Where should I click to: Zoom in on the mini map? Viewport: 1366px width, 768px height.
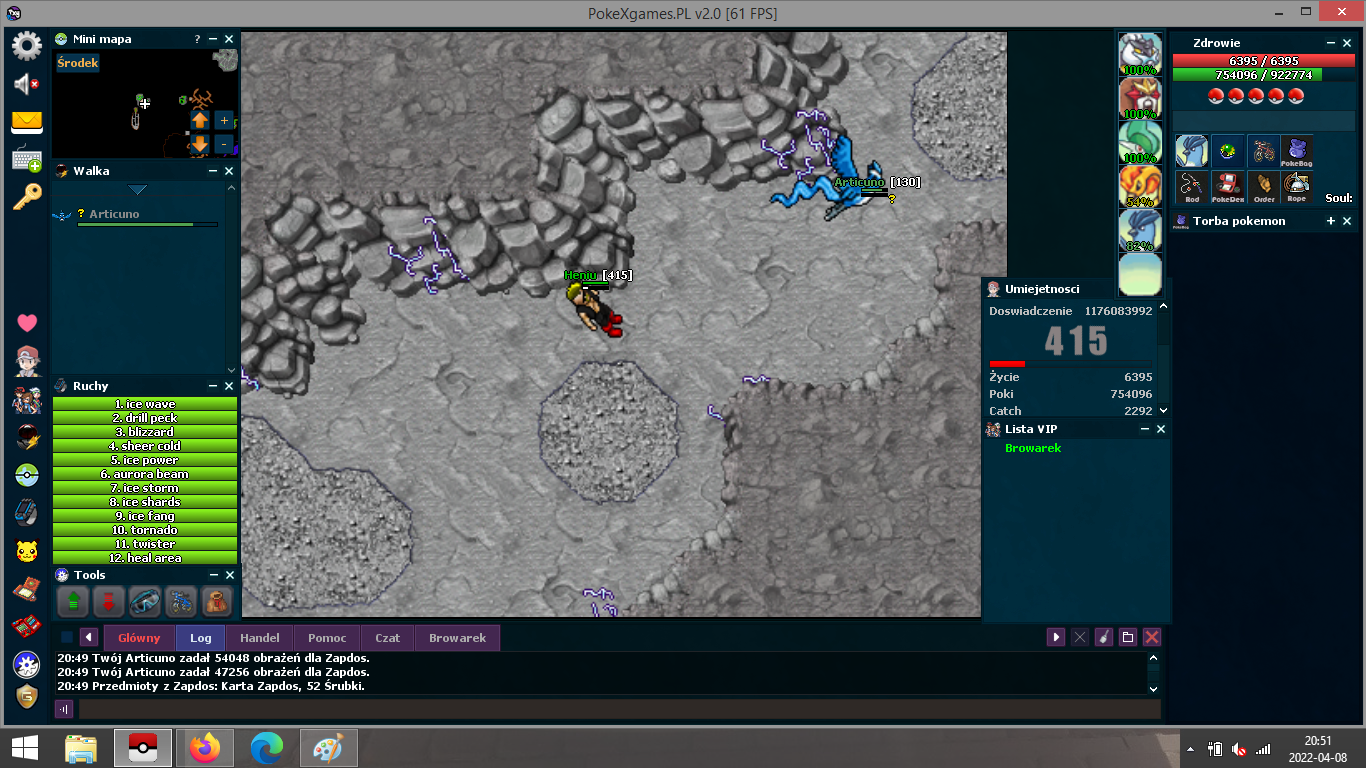tap(224, 120)
